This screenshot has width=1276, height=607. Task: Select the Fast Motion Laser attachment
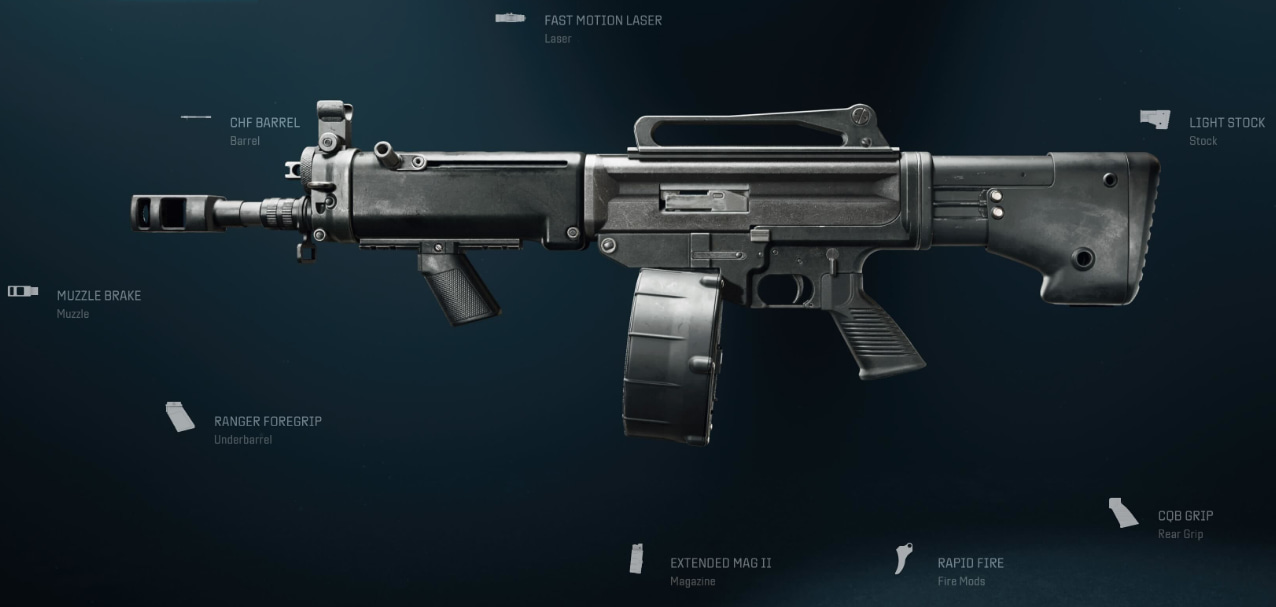coord(602,21)
